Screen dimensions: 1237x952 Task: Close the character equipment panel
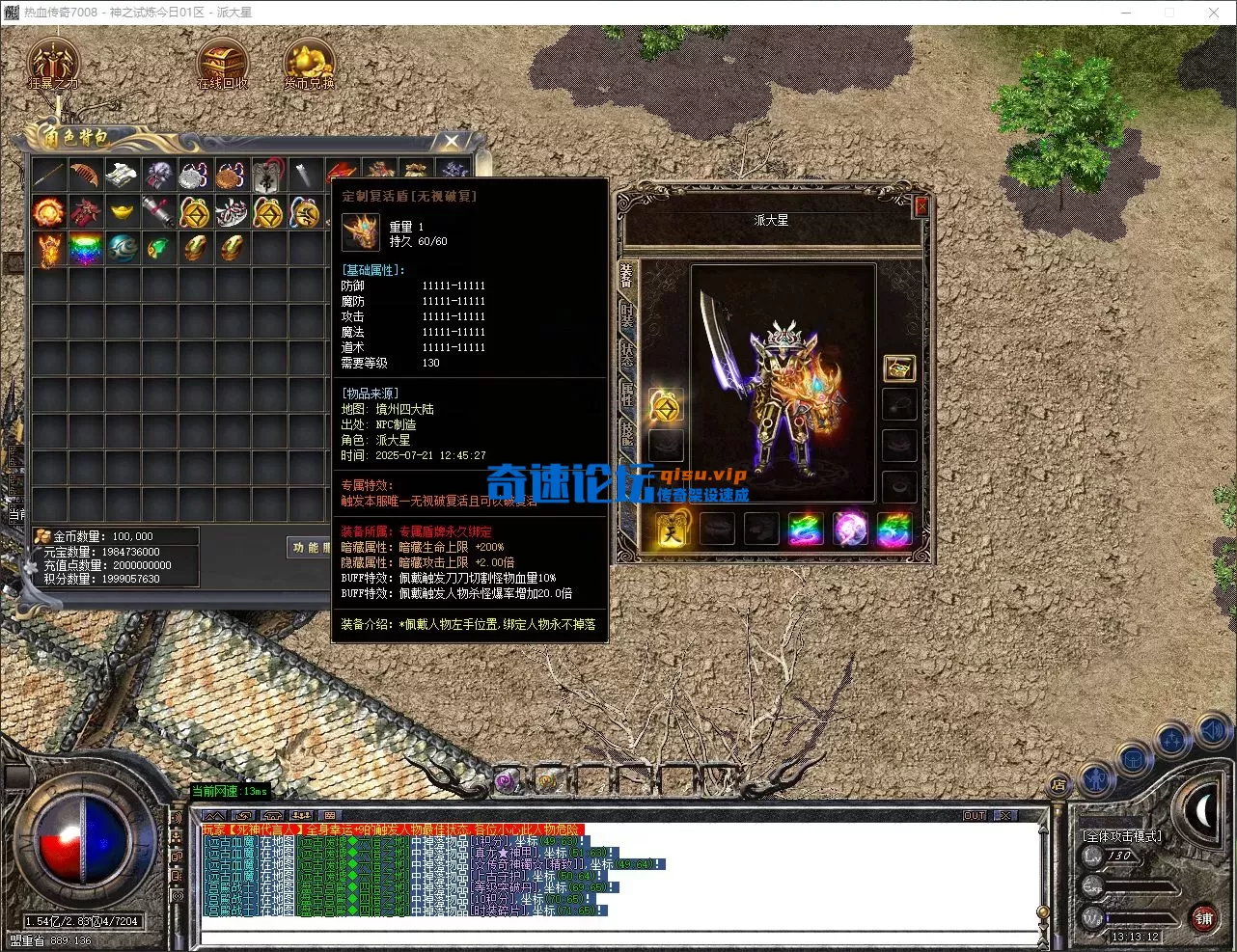(921, 205)
